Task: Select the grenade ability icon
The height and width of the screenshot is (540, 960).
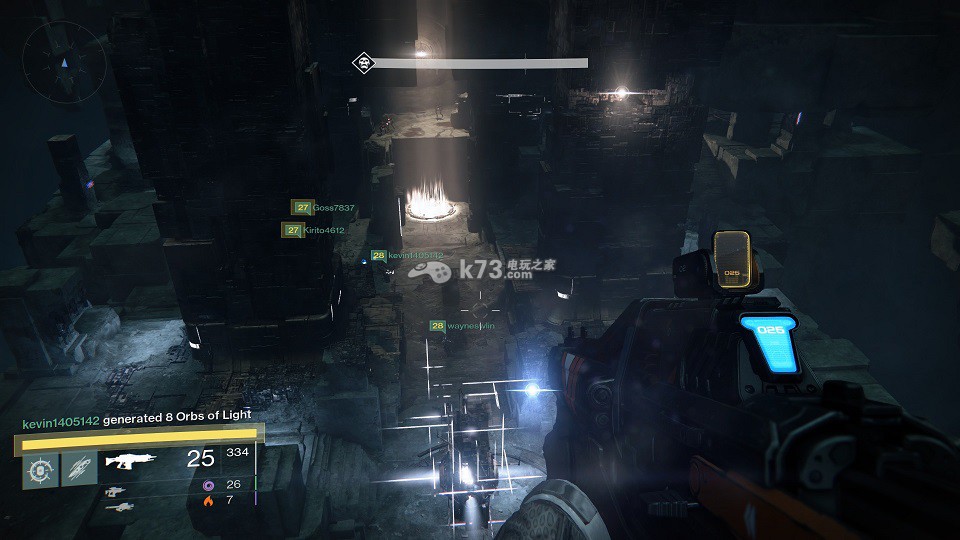Action: [x=40, y=468]
